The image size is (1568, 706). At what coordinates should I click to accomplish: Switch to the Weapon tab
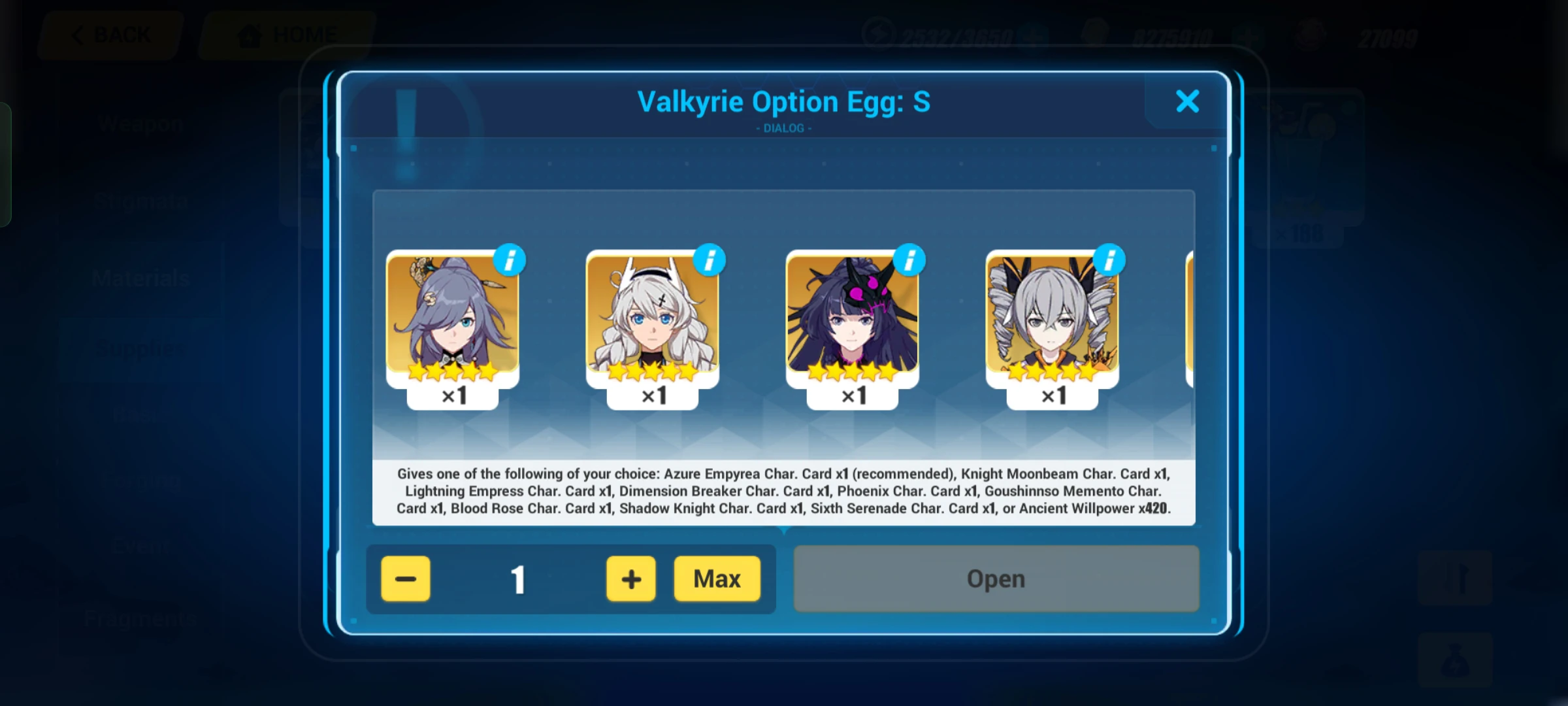(140, 122)
